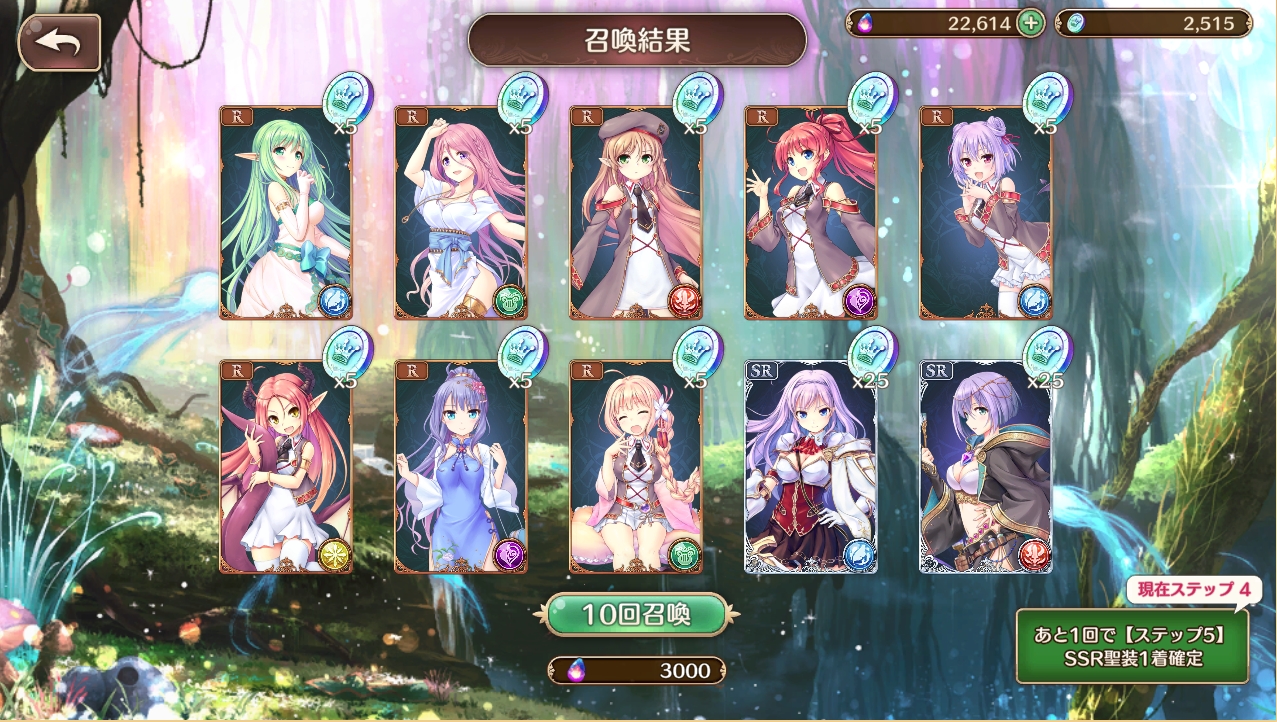
Task: Select the SR card with red corset
Action: coord(810,466)
